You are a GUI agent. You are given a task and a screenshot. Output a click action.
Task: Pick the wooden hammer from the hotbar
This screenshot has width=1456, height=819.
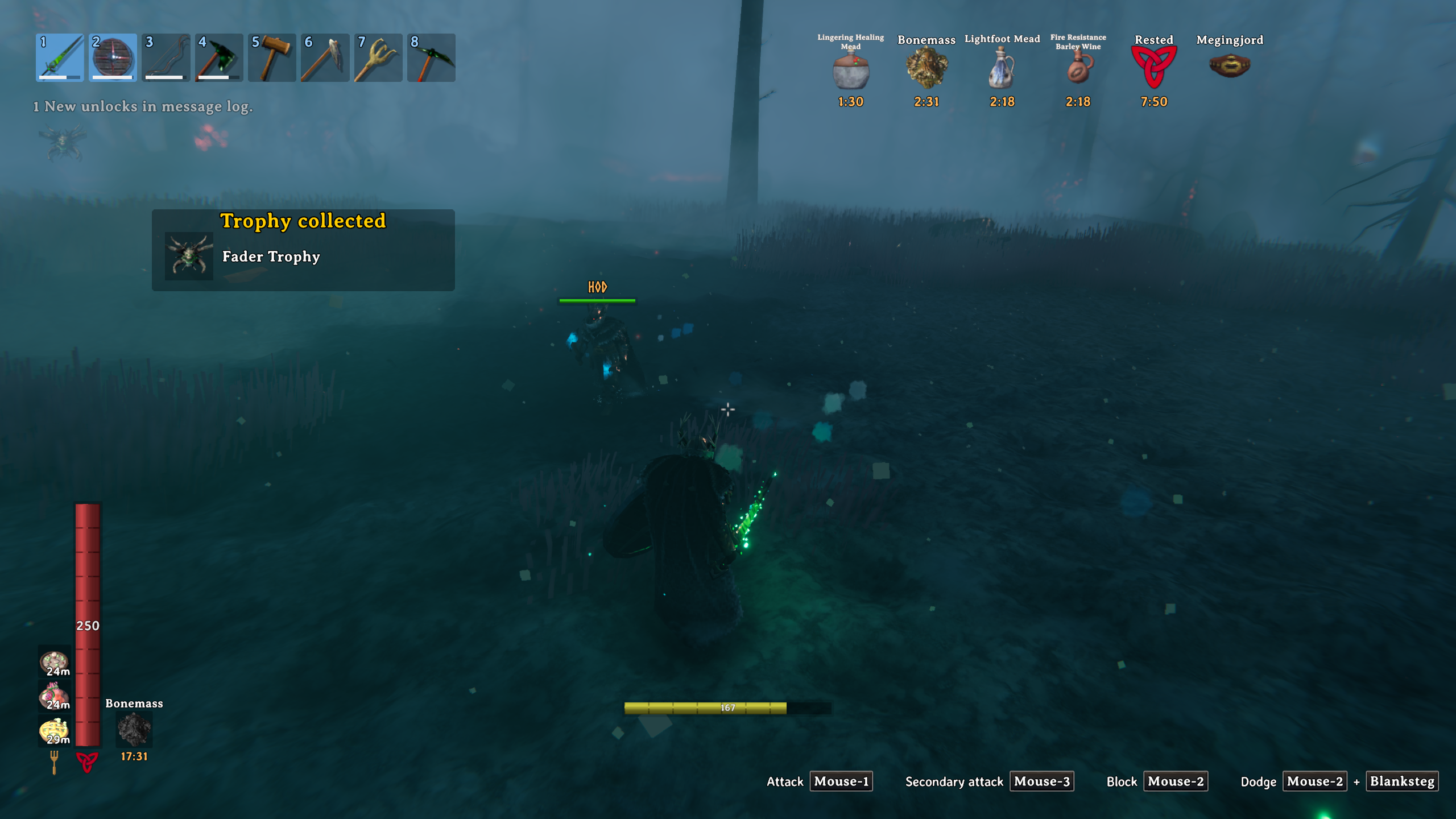[x=272, y=57]
